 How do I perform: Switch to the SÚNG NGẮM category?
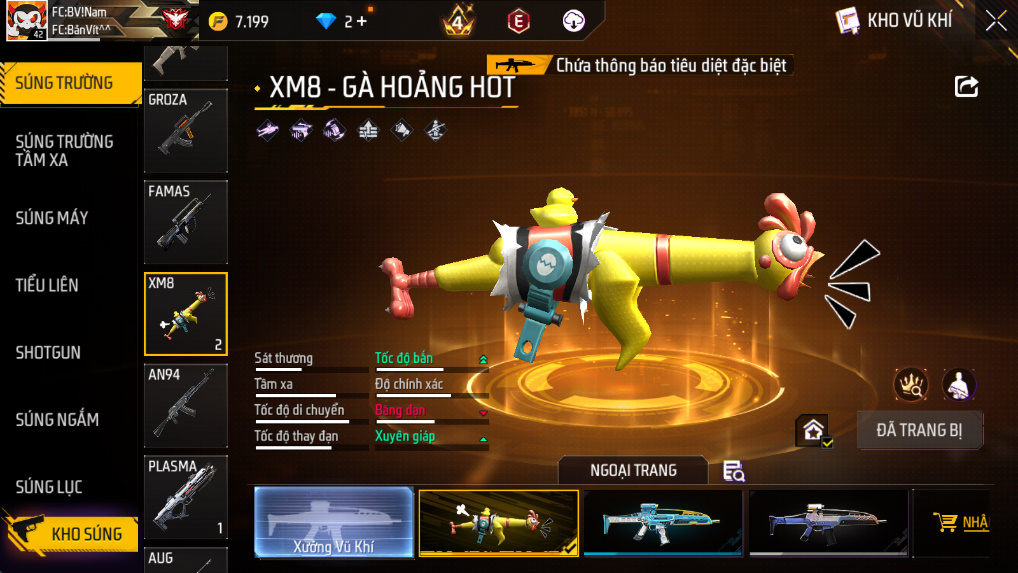point(57,420)
